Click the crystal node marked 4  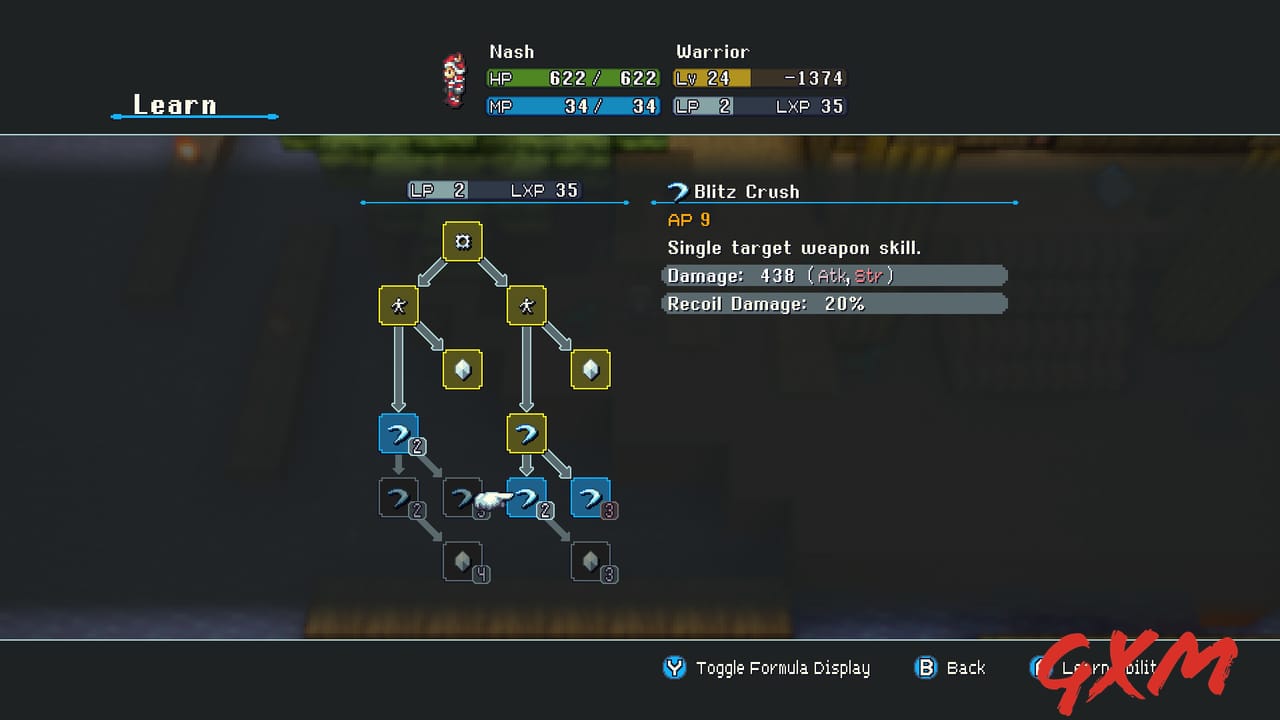click(x=462, y=561)
